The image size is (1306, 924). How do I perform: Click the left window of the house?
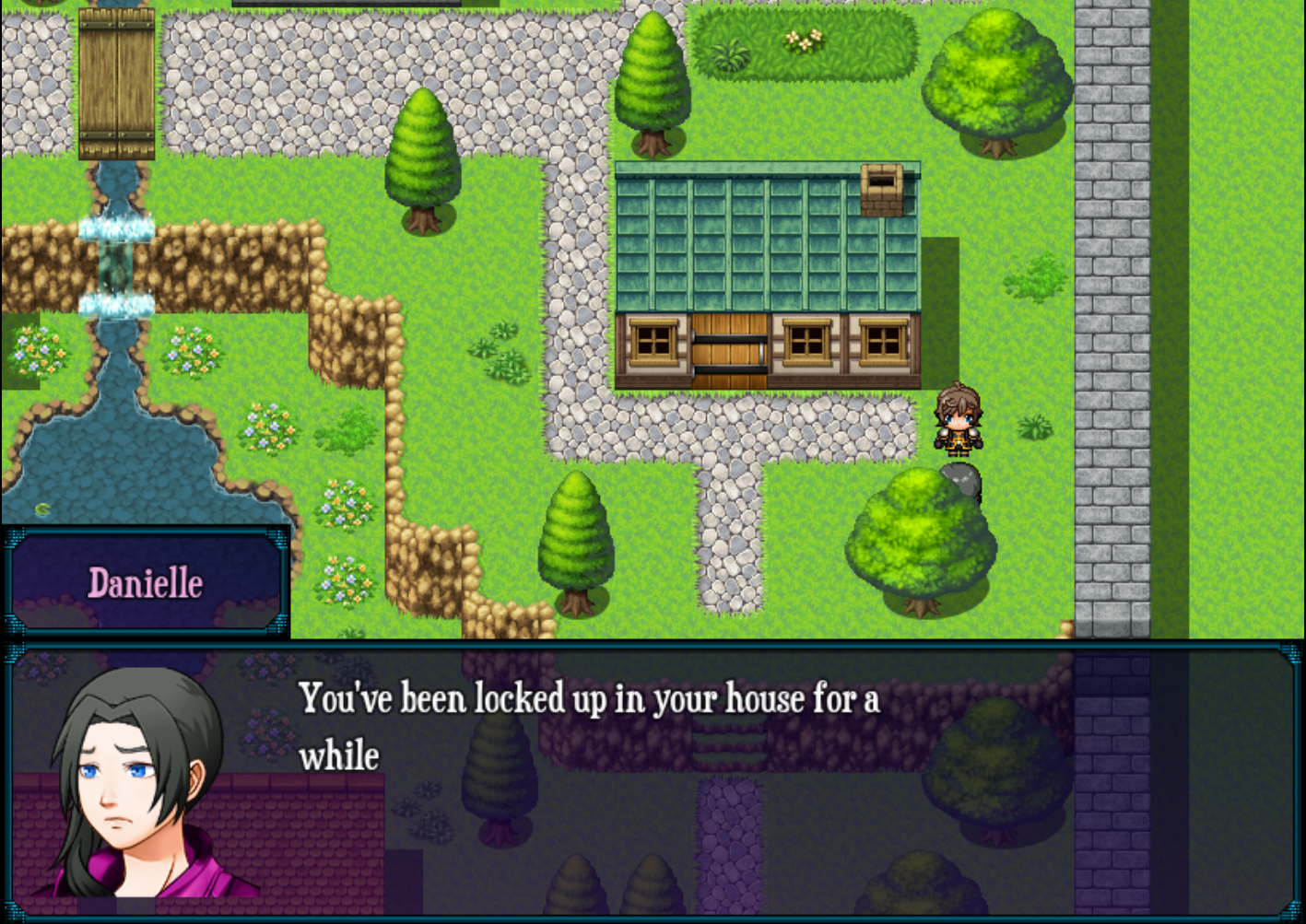[x=654, y=341]
